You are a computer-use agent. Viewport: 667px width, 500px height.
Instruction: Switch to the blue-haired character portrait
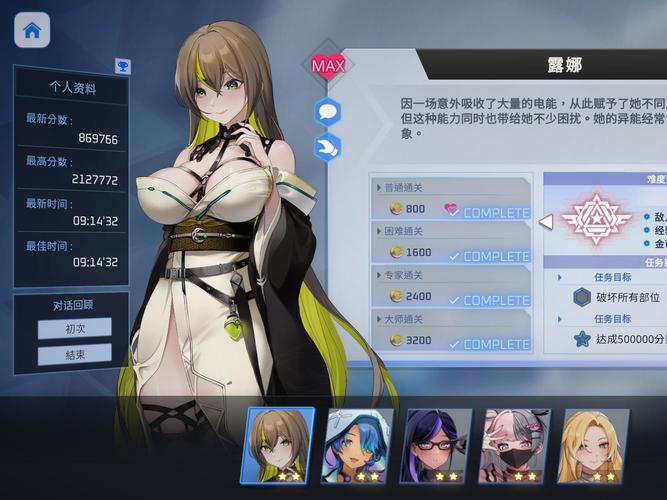click(x=358, y=445)
